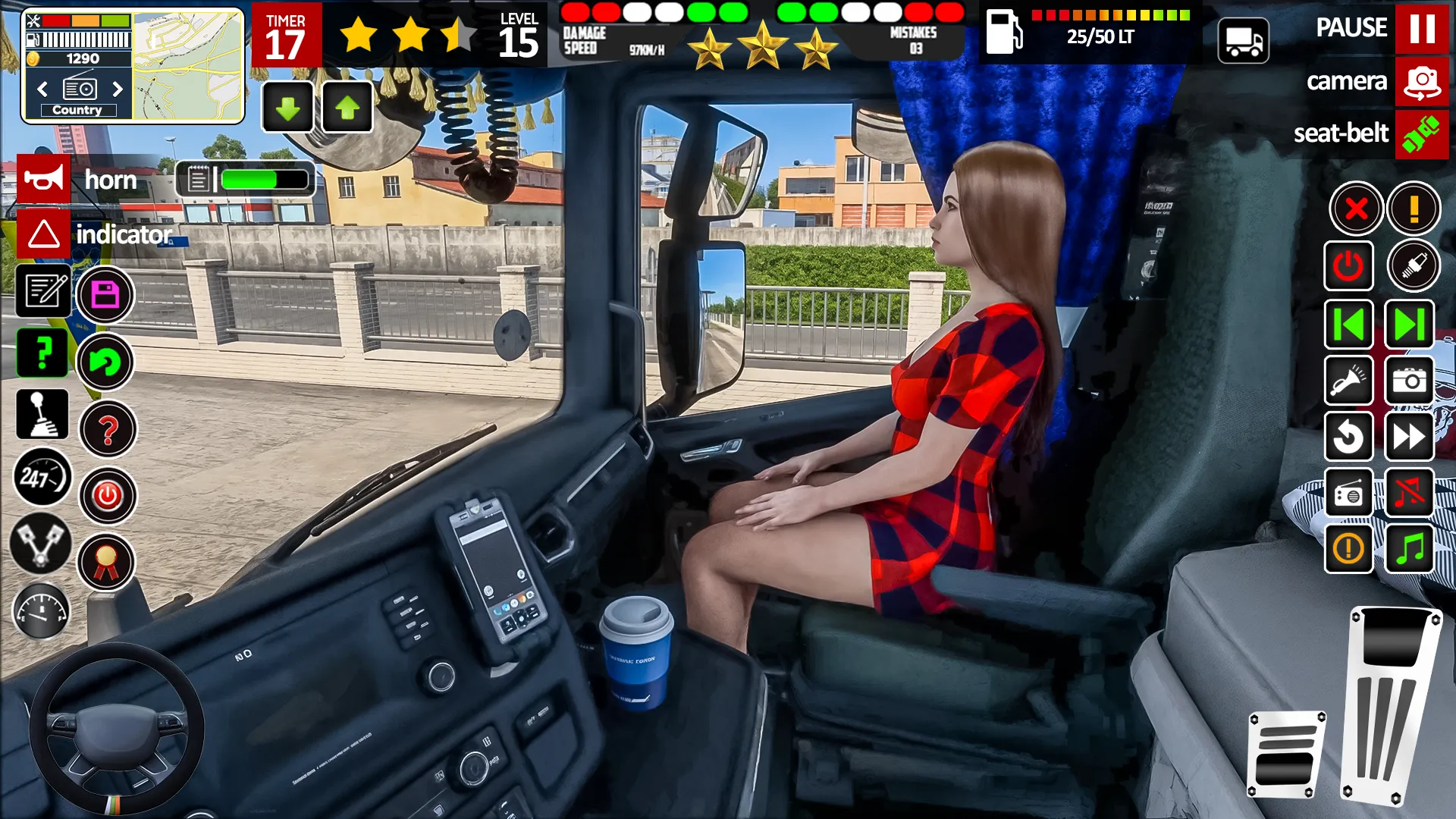This screenshot has height=819, width=1456.
Task: Click the green progress bar beside horn
Action: click(x=250, y=179)
